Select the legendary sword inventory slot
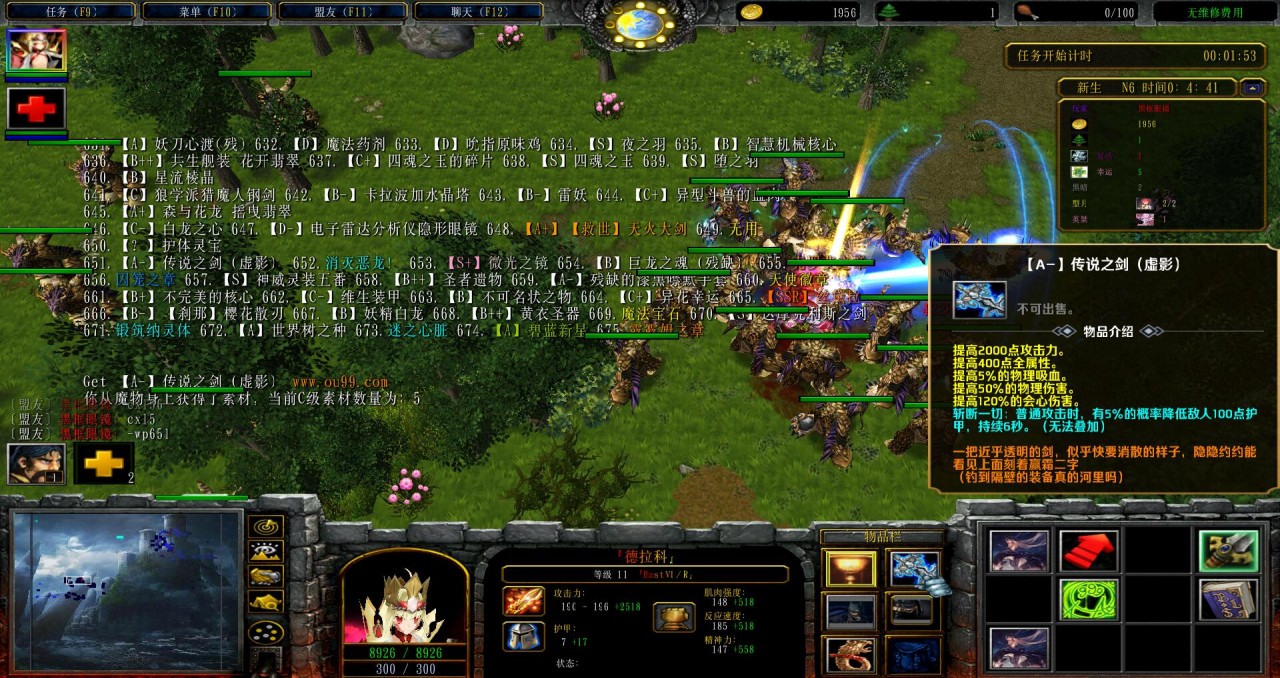 click(x=912, y=569)
